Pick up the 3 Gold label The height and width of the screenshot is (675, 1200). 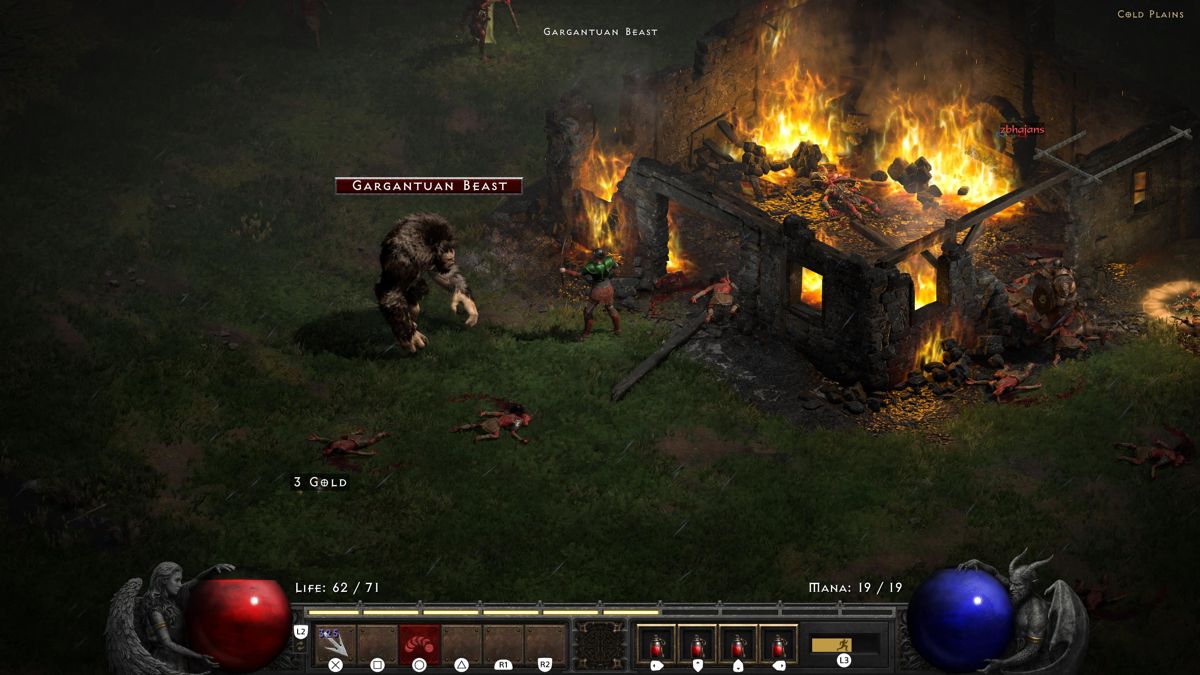click(x=320, y=482)
